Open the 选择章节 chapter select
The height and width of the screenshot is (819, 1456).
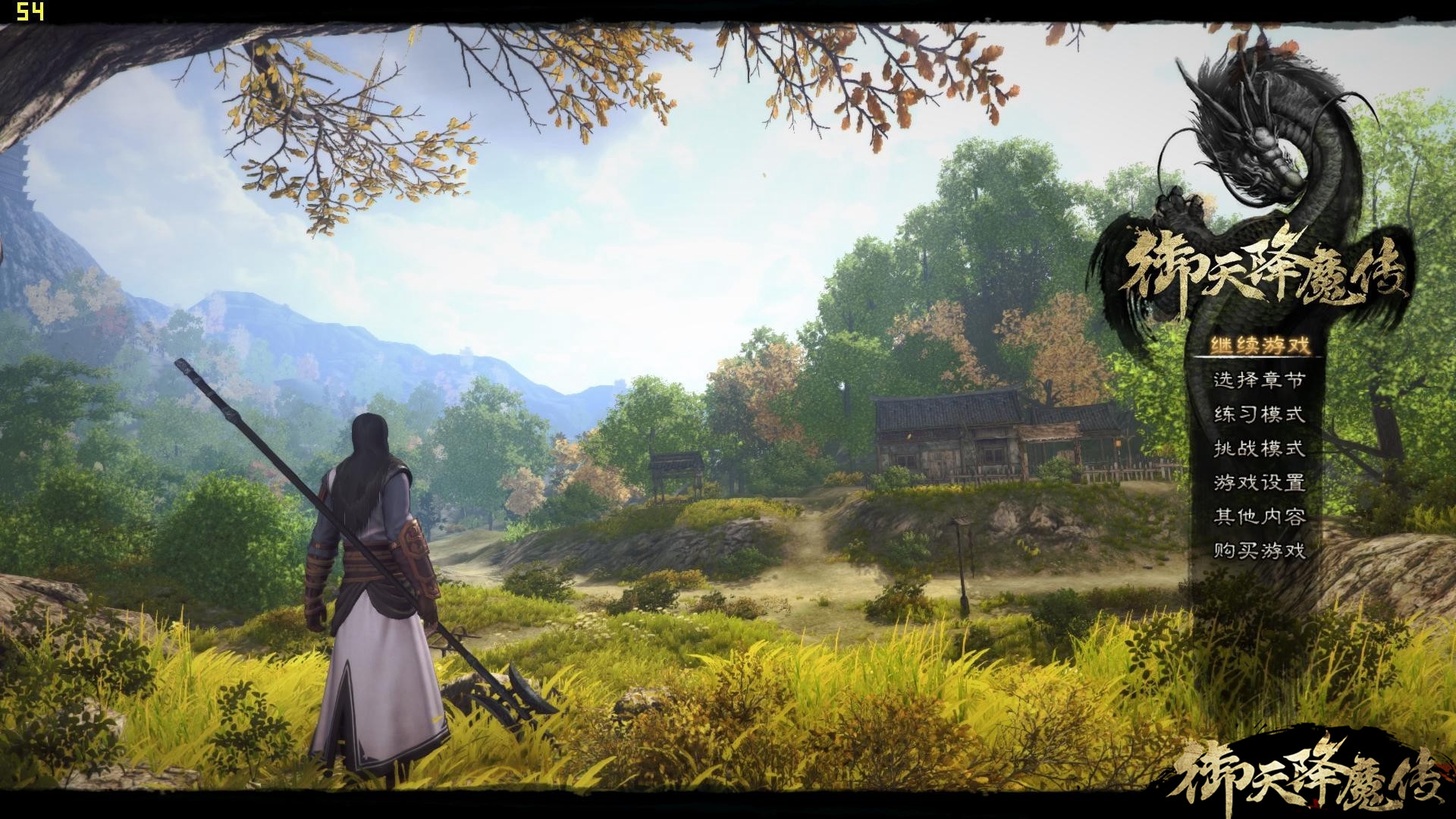point(1260,380)
